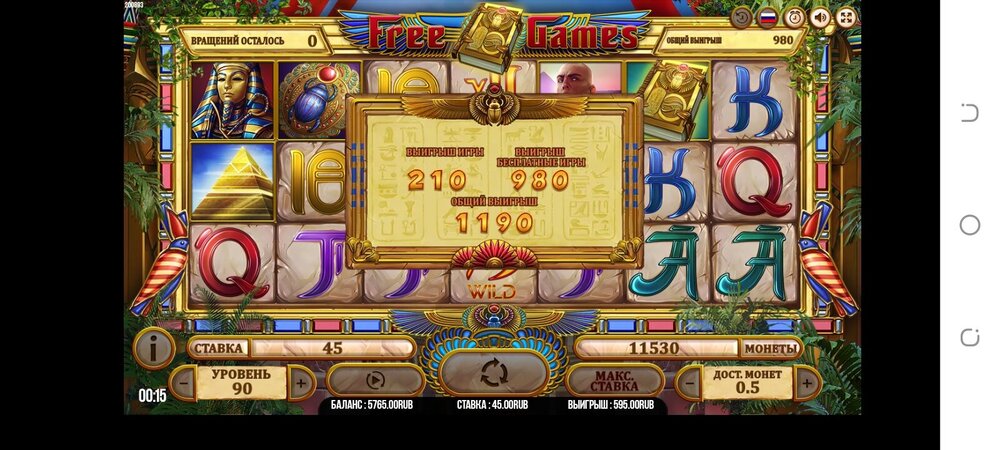Change language via the Russian flag
Screen dimensions: 1000x450
769,18
